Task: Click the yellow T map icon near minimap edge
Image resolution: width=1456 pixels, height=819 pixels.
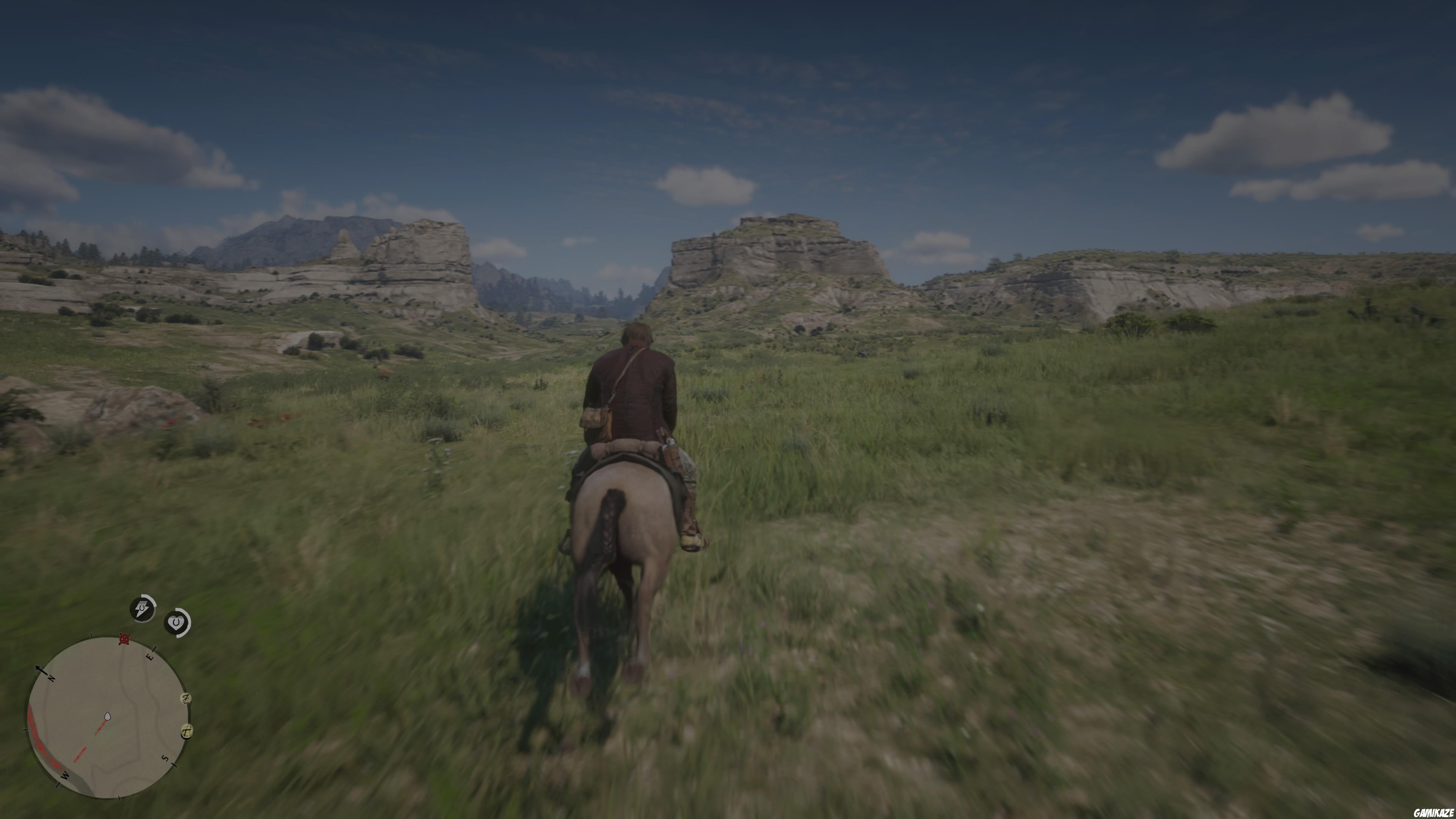Action: point(186,732)
